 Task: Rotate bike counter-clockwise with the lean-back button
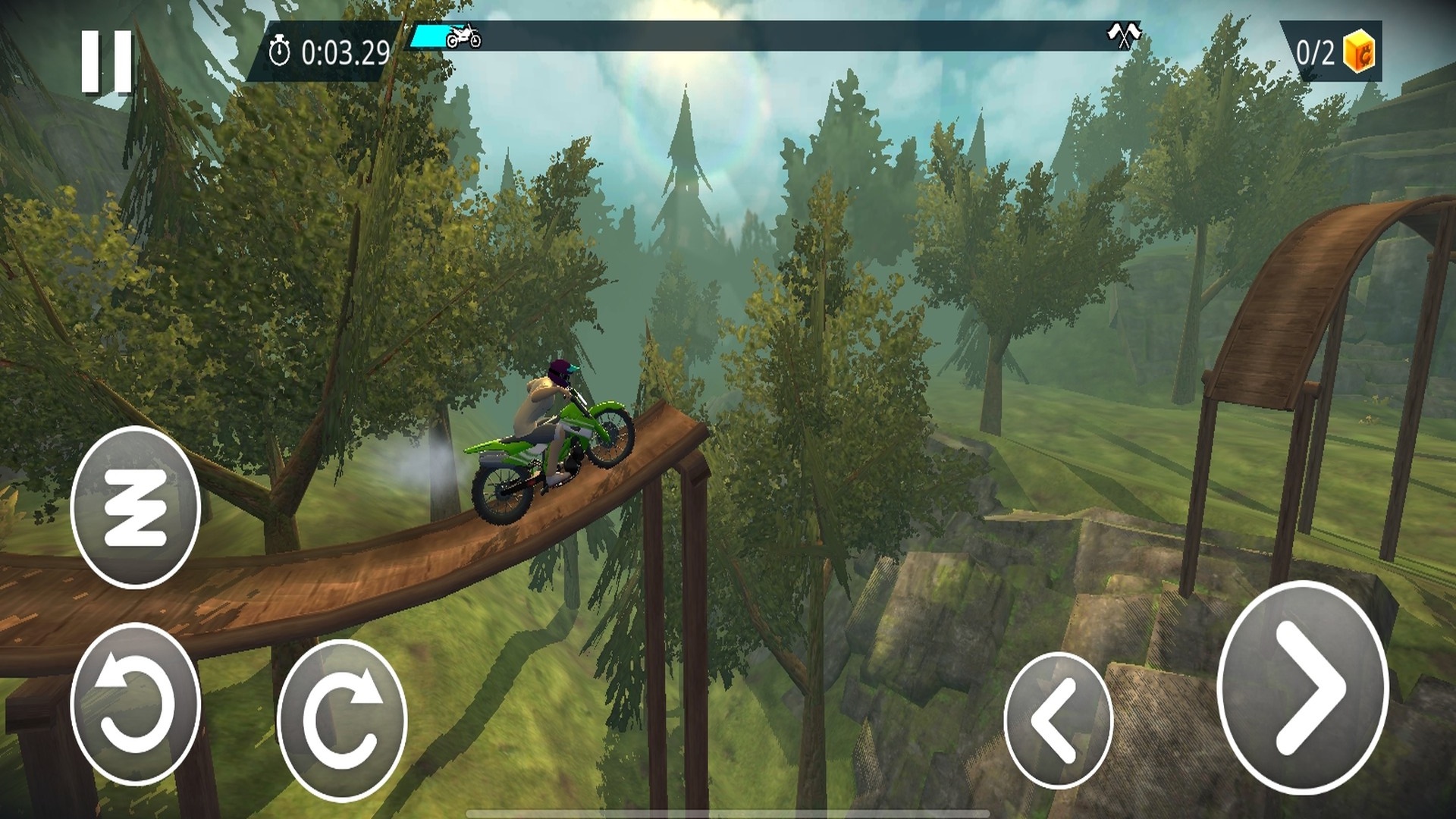pos(135,704)
